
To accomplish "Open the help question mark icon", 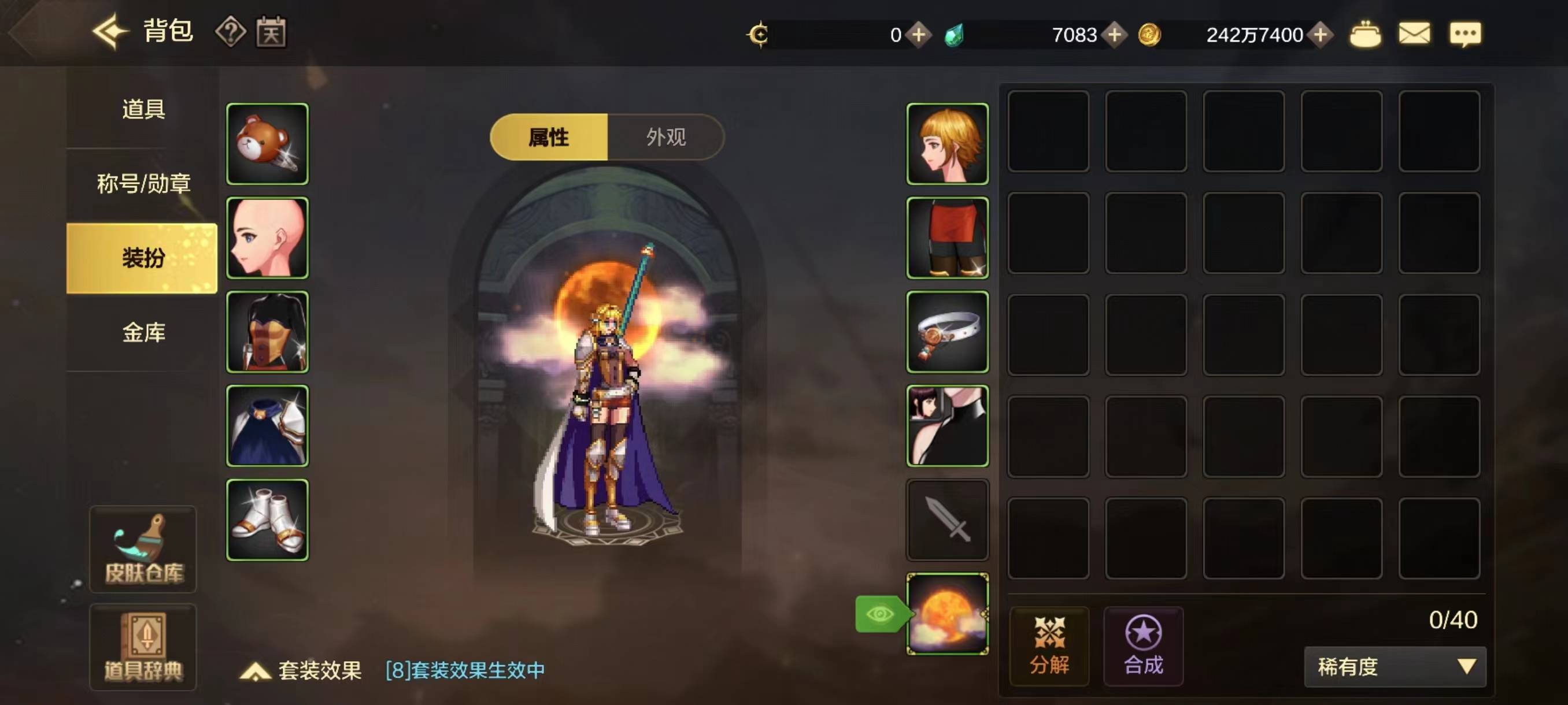I will [x=231, y=34].
